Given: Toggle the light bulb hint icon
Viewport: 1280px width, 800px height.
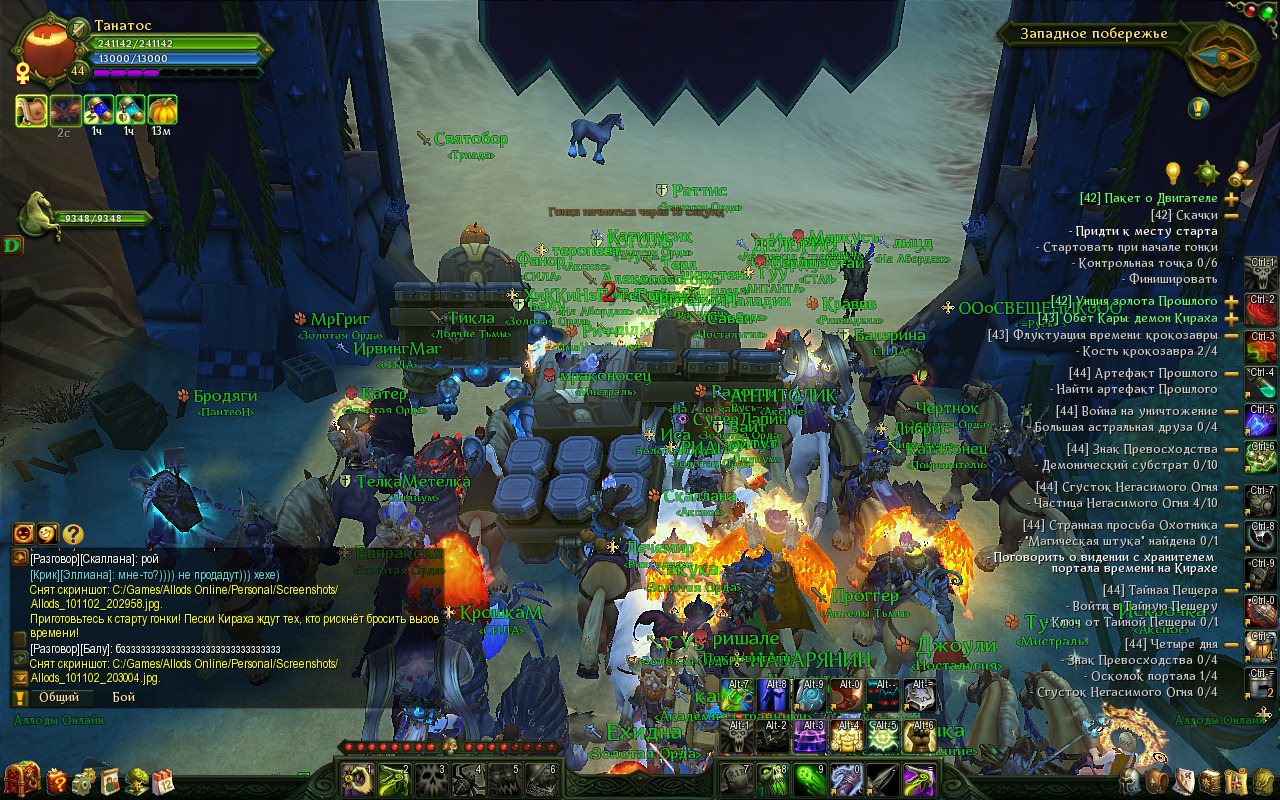Looking at the screenshot, I should click(x=1173, y=172).
